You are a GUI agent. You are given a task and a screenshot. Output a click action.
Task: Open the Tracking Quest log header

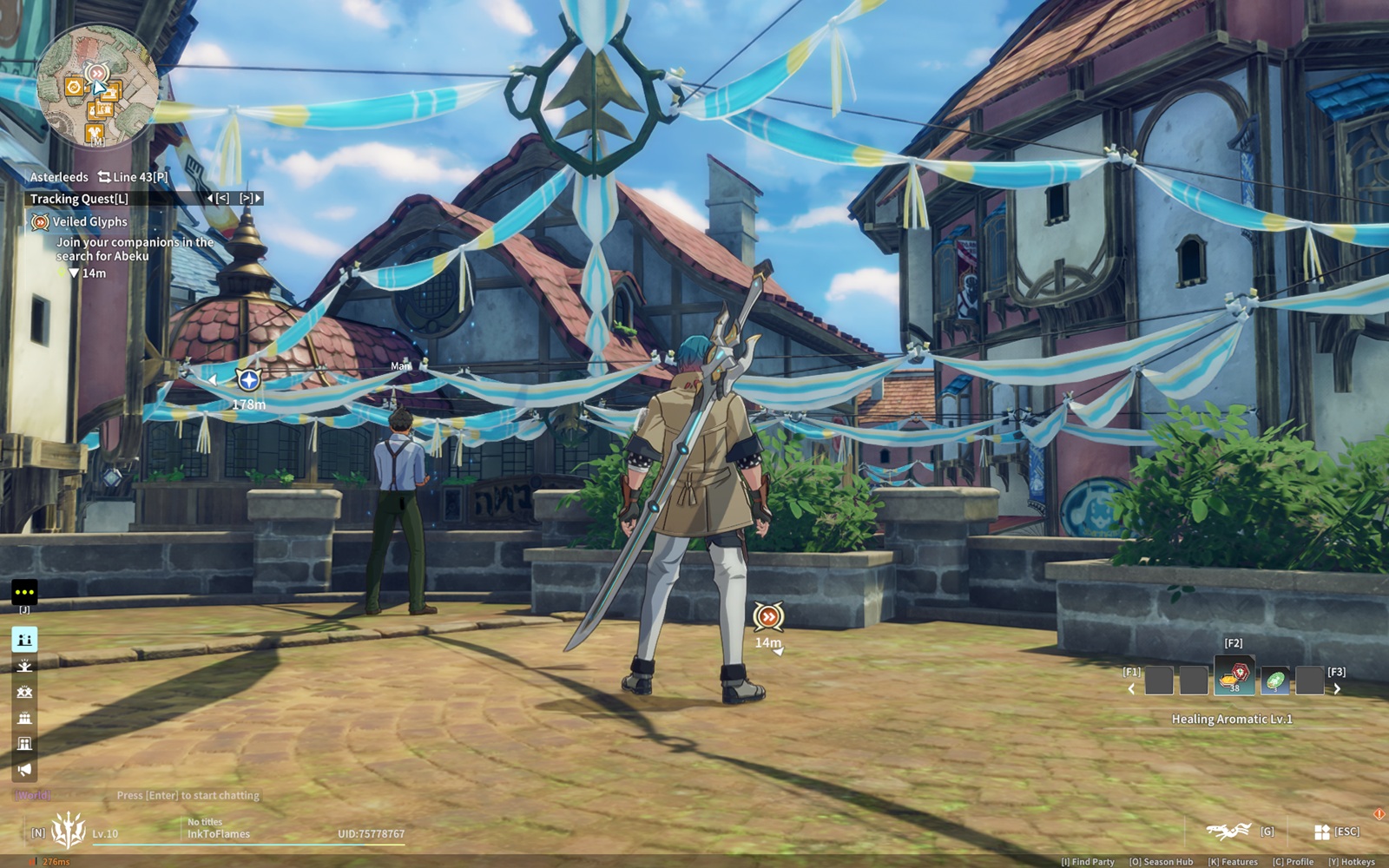79,199
